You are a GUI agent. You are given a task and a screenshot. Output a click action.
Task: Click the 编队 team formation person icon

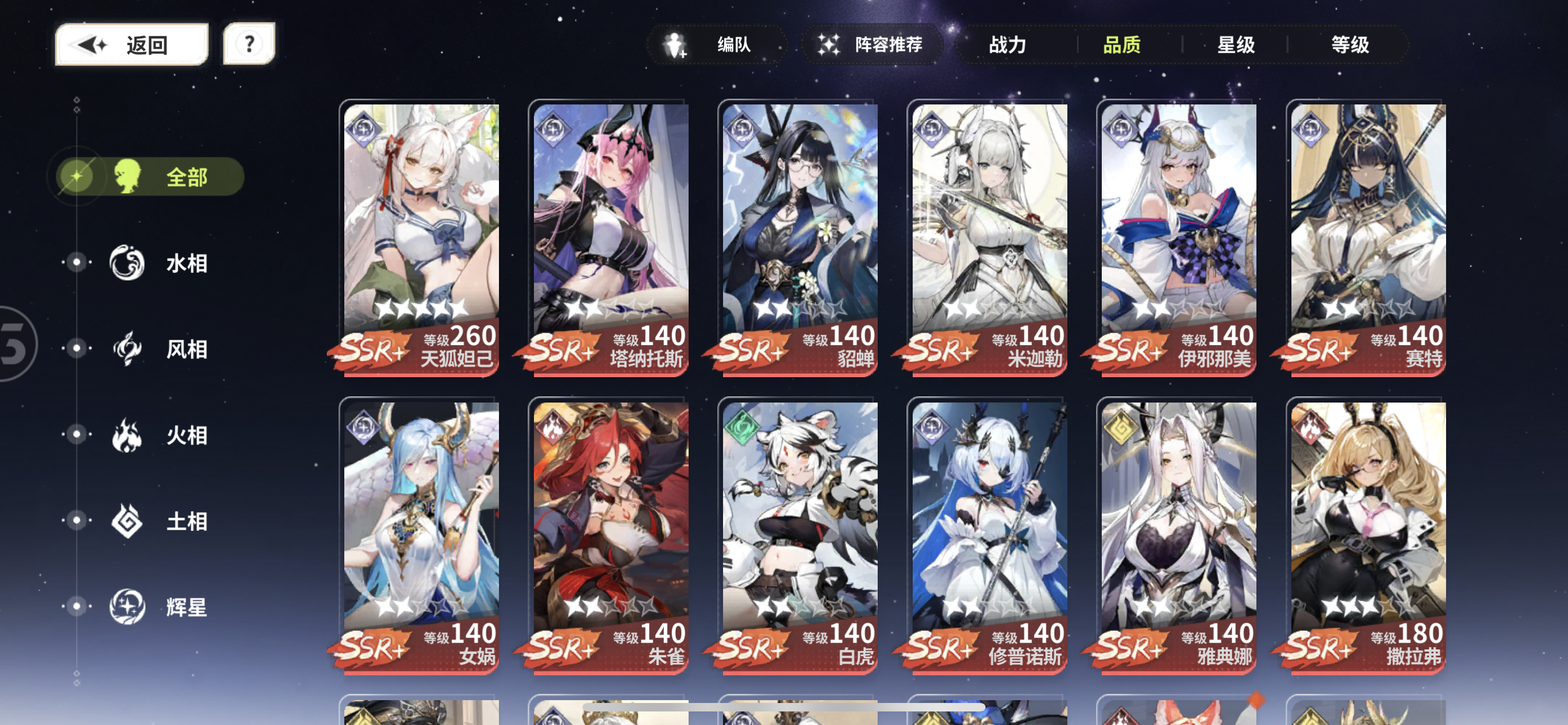click(x=674, y=45)
